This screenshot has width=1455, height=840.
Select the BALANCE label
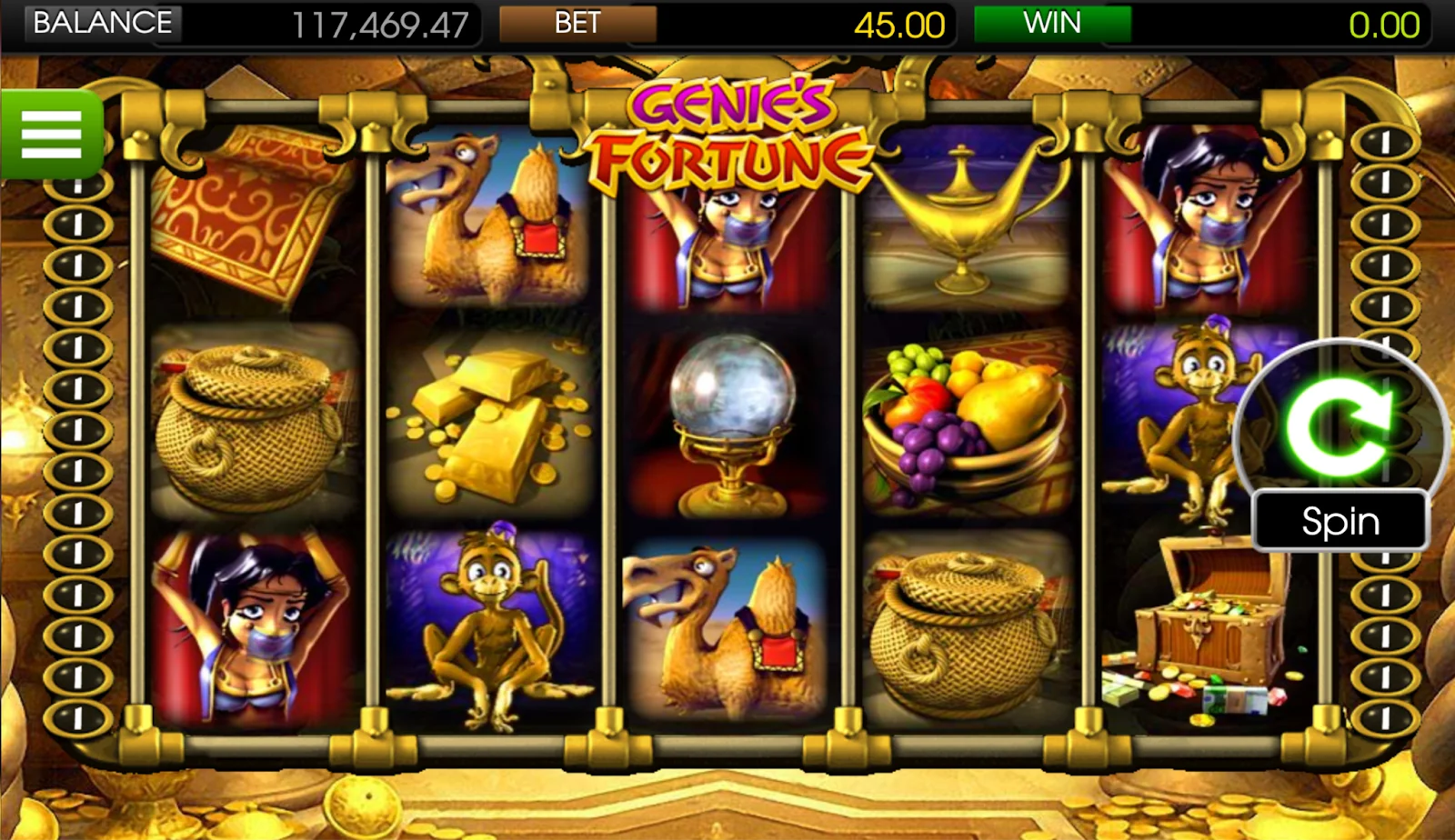(100, 23)
